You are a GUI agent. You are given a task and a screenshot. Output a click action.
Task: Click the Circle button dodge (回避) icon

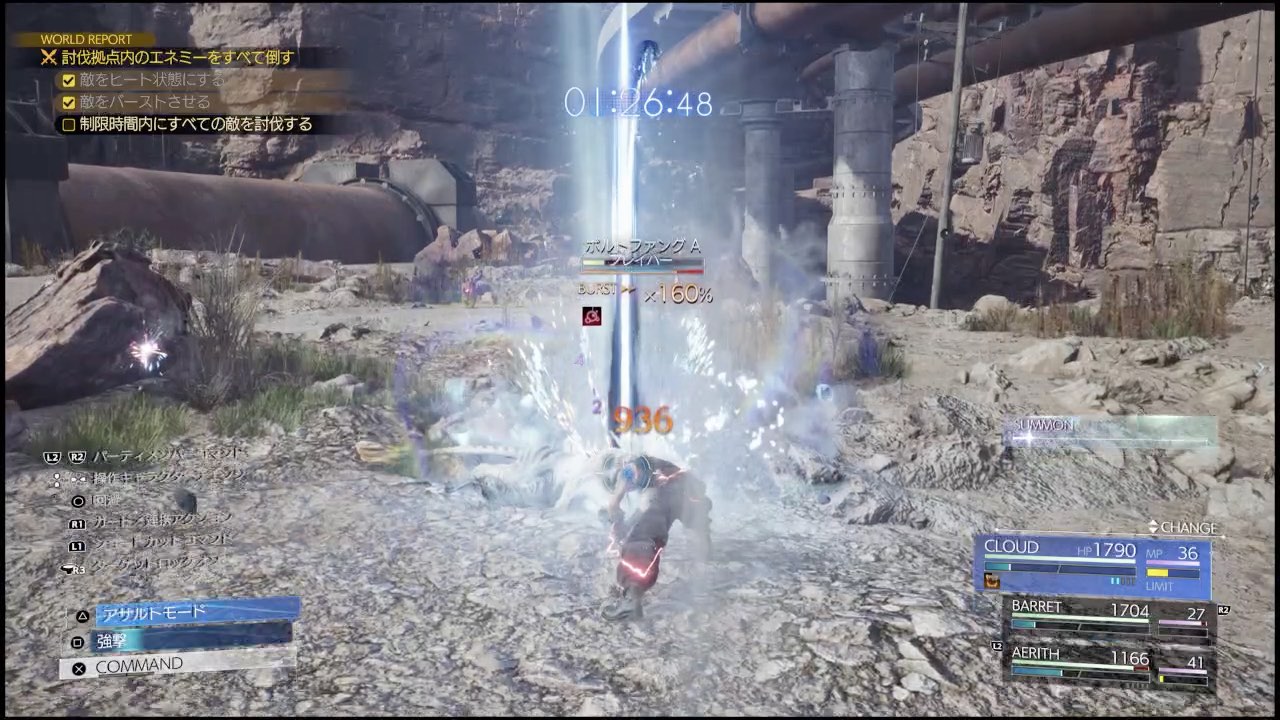tap(79, 500)
